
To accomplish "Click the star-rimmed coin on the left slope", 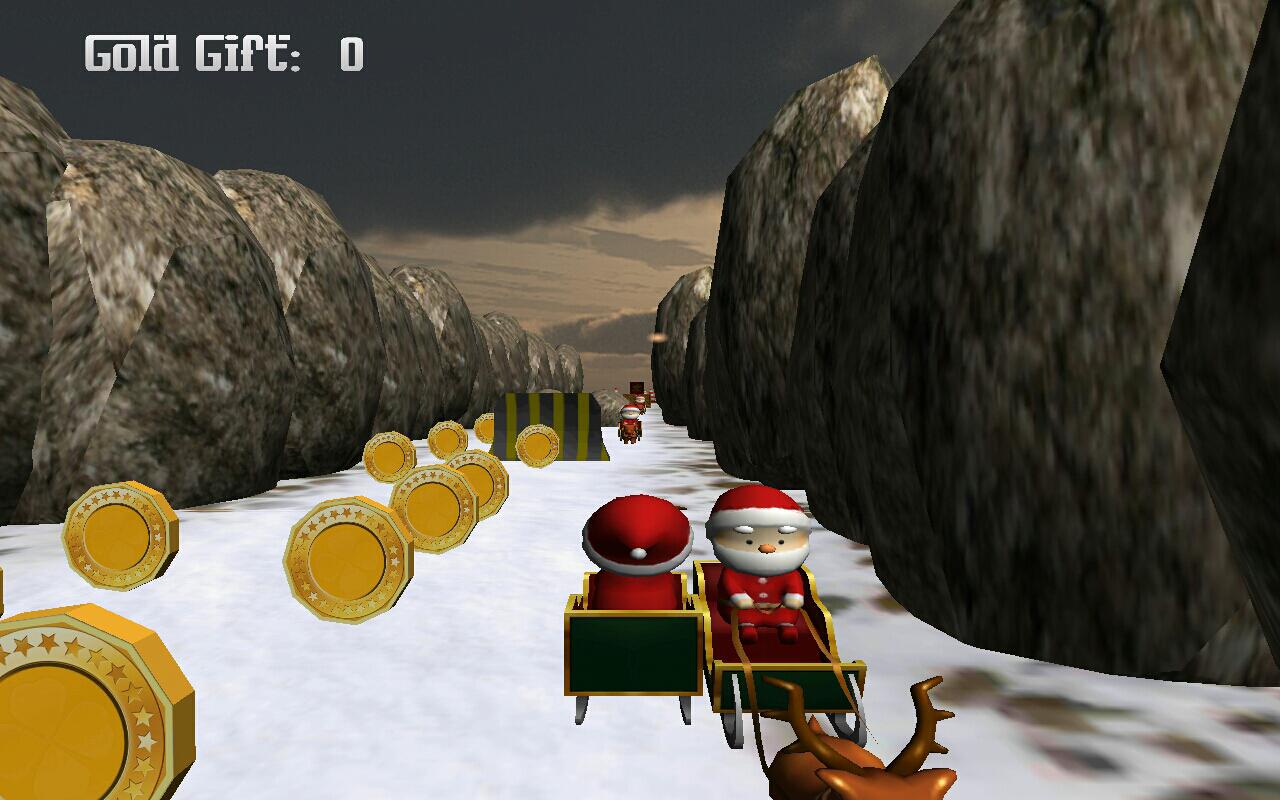I will (120, 533).
